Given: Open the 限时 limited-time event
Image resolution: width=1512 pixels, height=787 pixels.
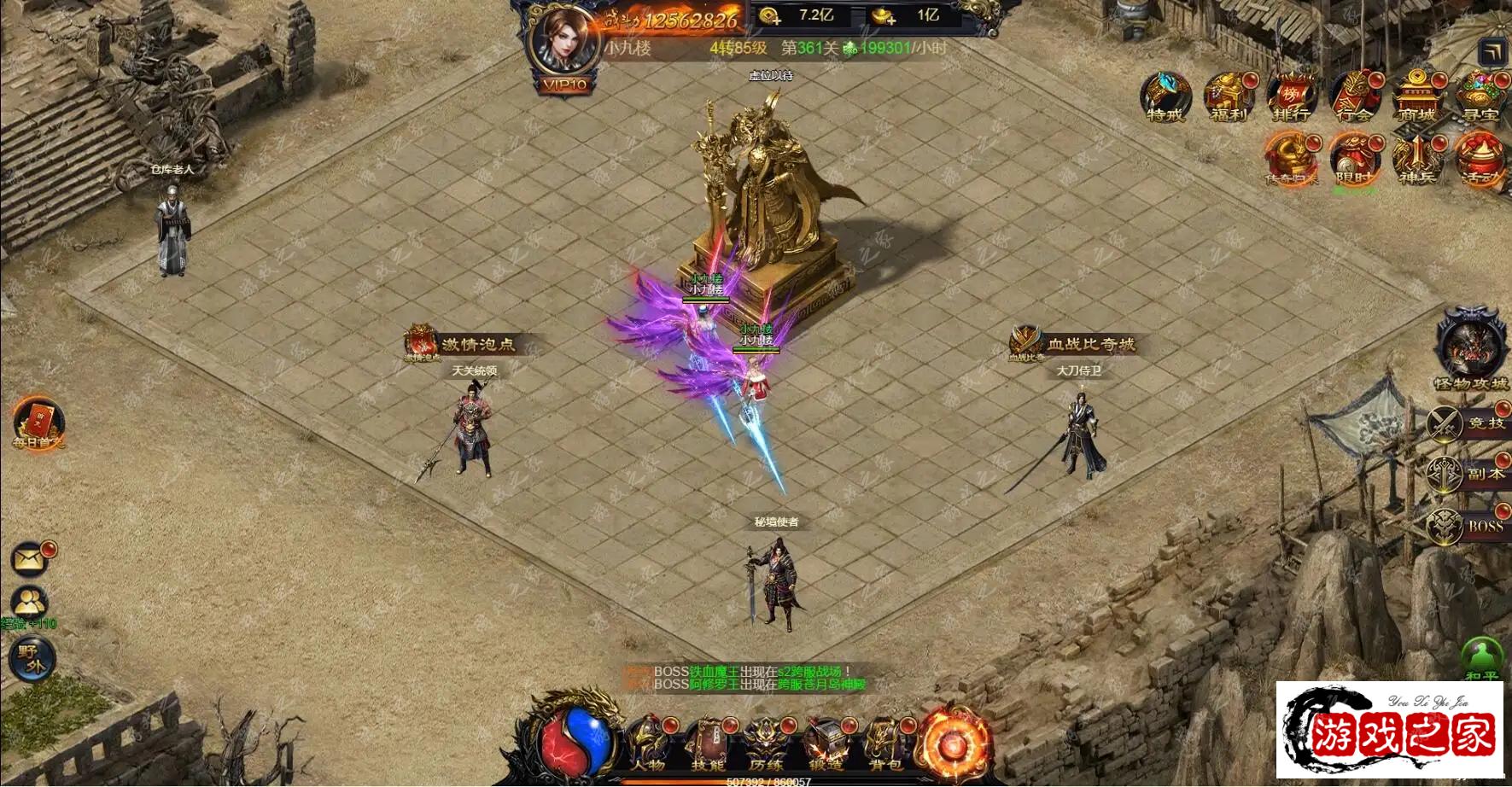Looking at the screenshot, I should point(1354,160).
